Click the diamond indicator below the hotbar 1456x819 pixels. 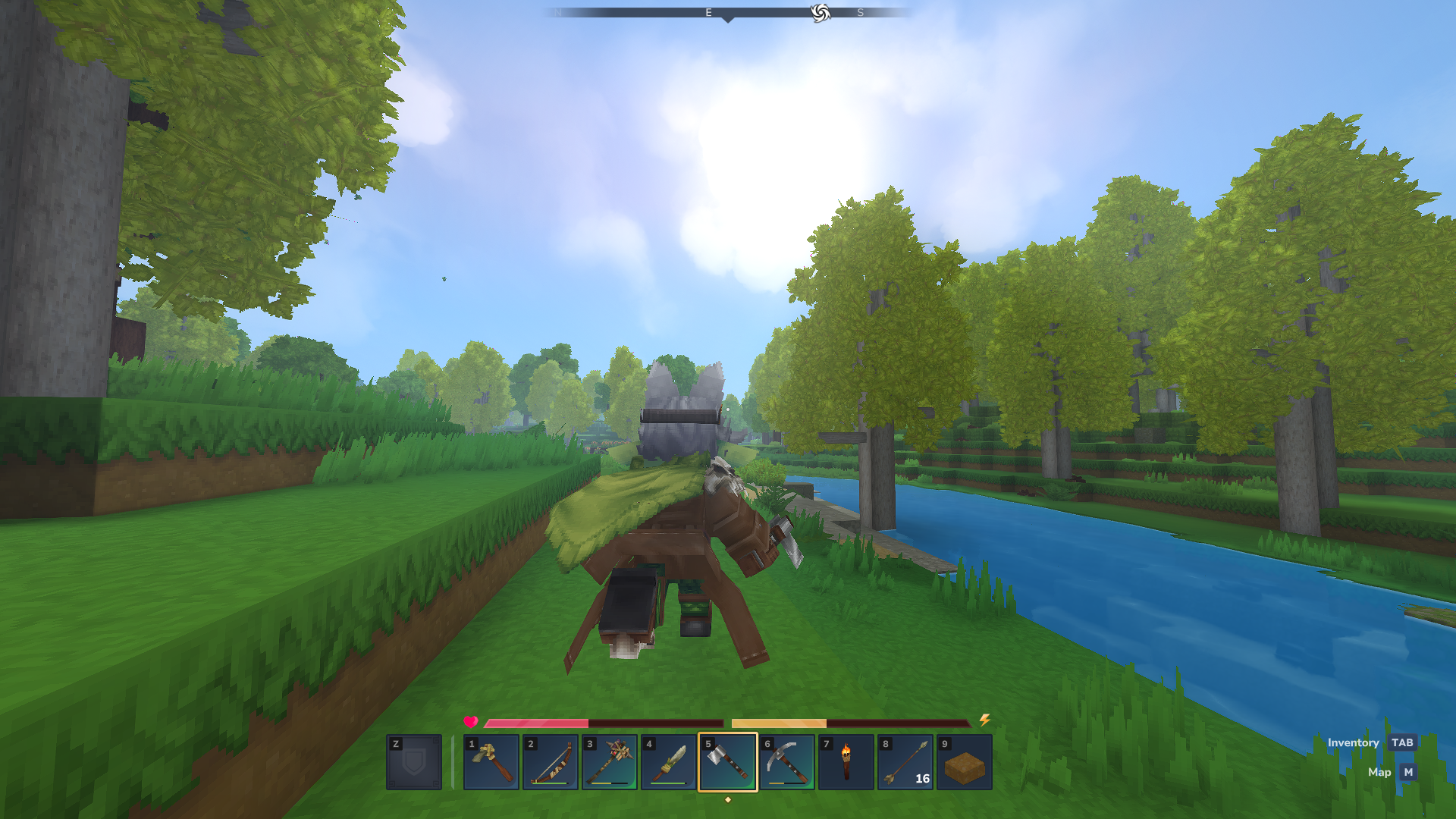pos(728,799)
